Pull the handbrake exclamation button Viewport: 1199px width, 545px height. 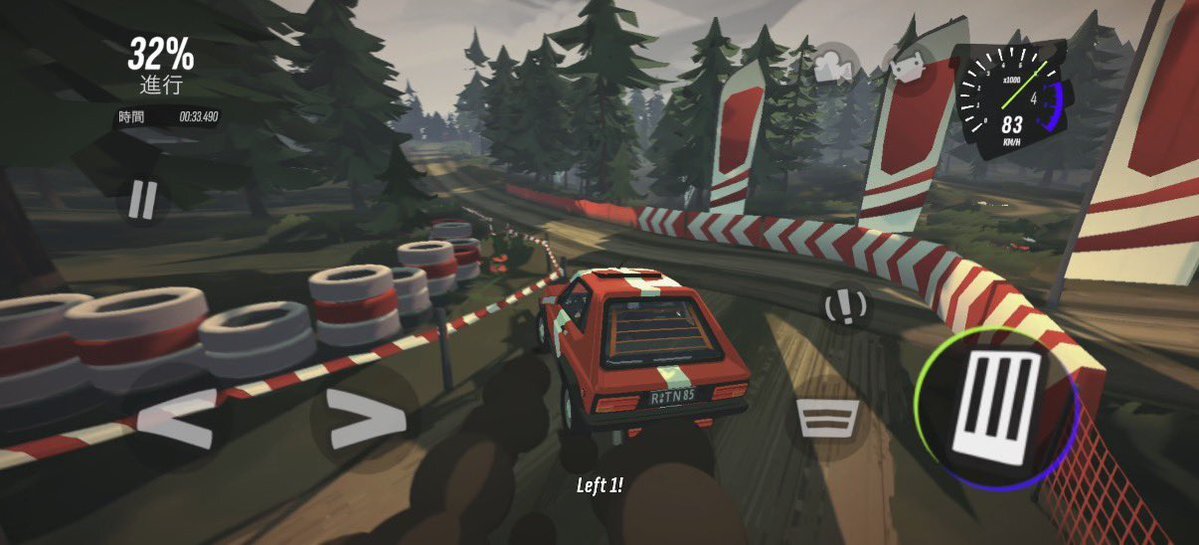pos(844,306)
